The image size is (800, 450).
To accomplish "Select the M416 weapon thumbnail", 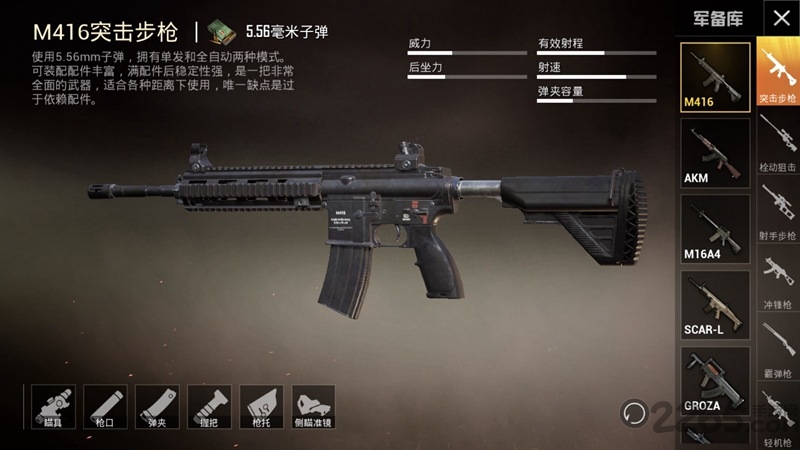I will (715, 75).
